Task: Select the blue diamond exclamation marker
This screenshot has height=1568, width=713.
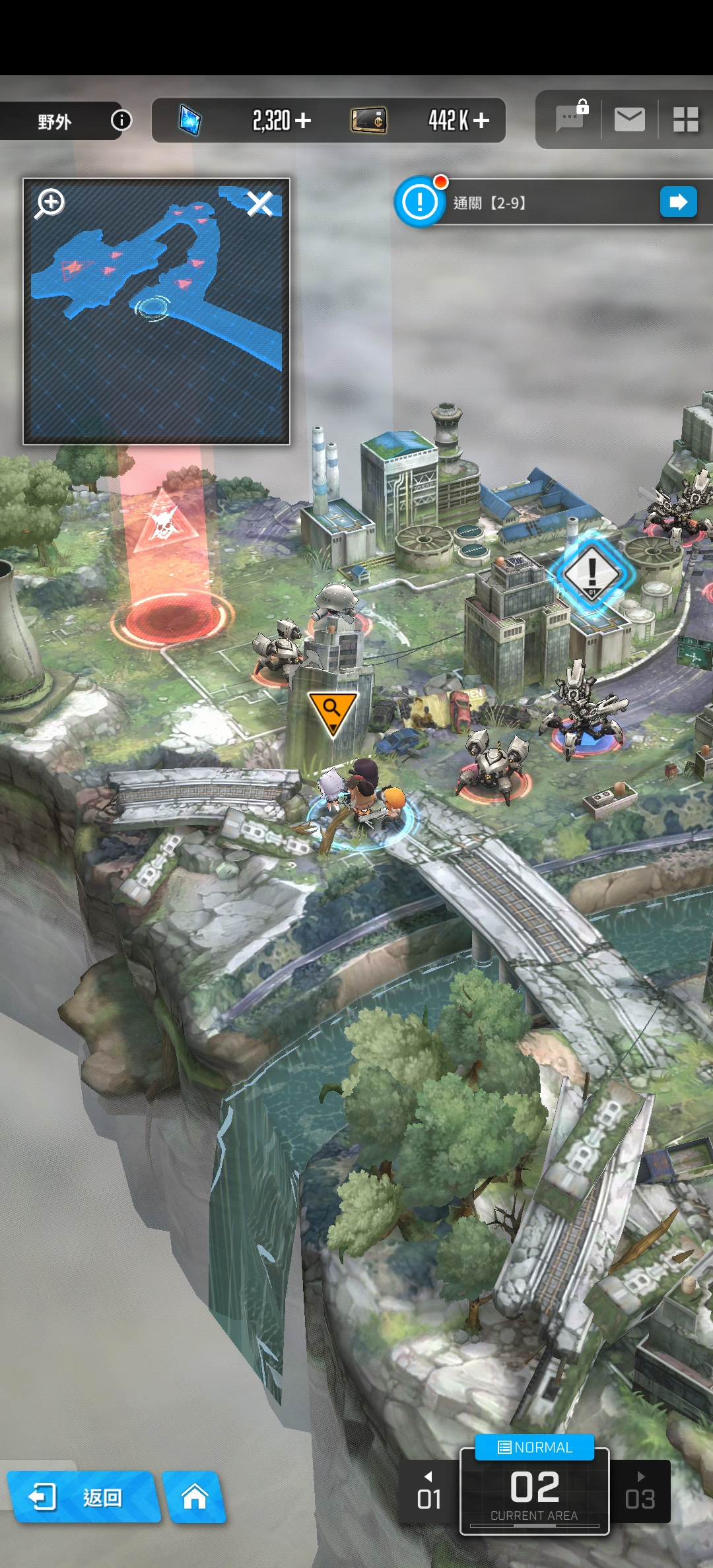Action: click(x=592, y=572)
